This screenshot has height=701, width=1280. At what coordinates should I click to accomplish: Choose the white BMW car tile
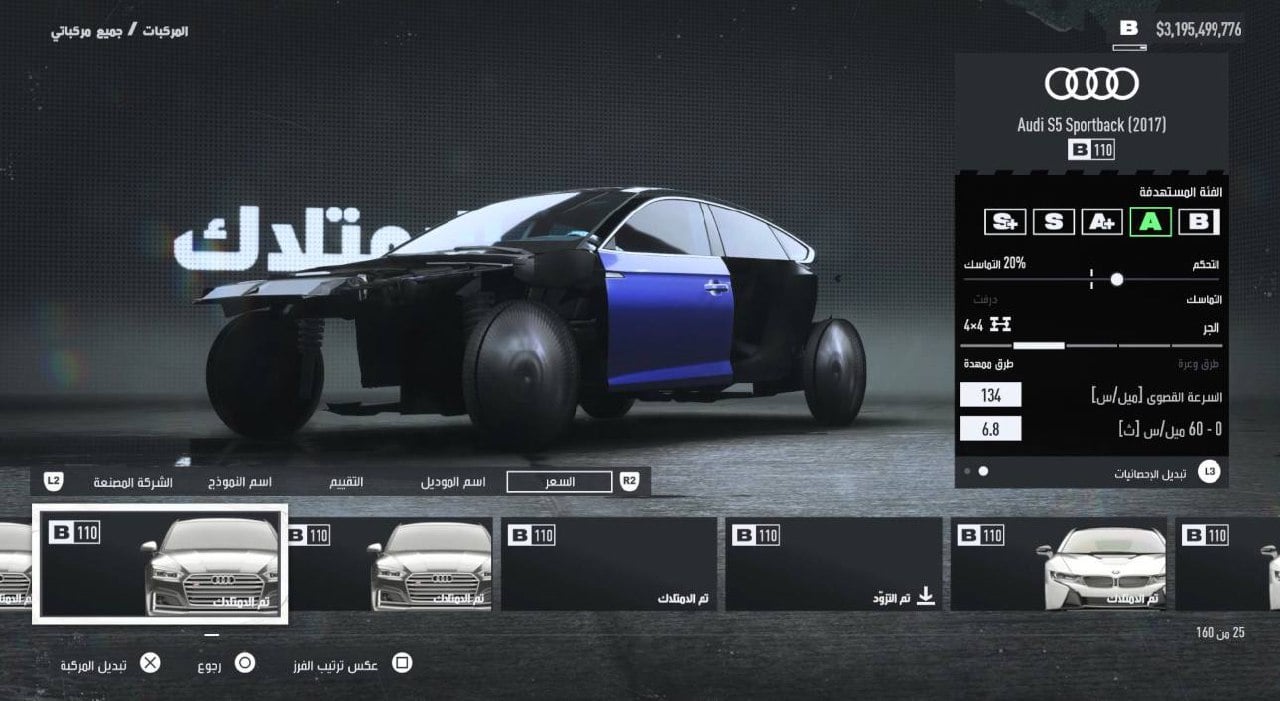click(x=1058, y=564)
